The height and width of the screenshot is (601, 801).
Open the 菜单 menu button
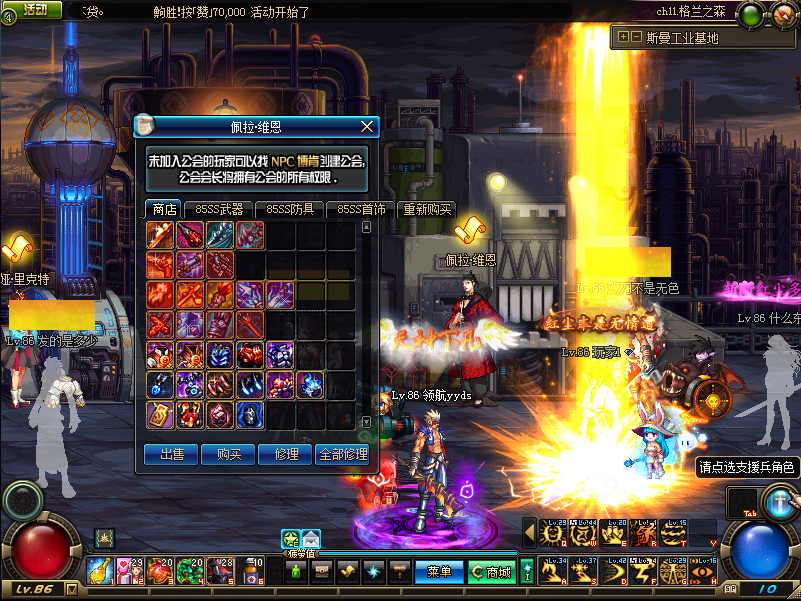pos(439,572)
